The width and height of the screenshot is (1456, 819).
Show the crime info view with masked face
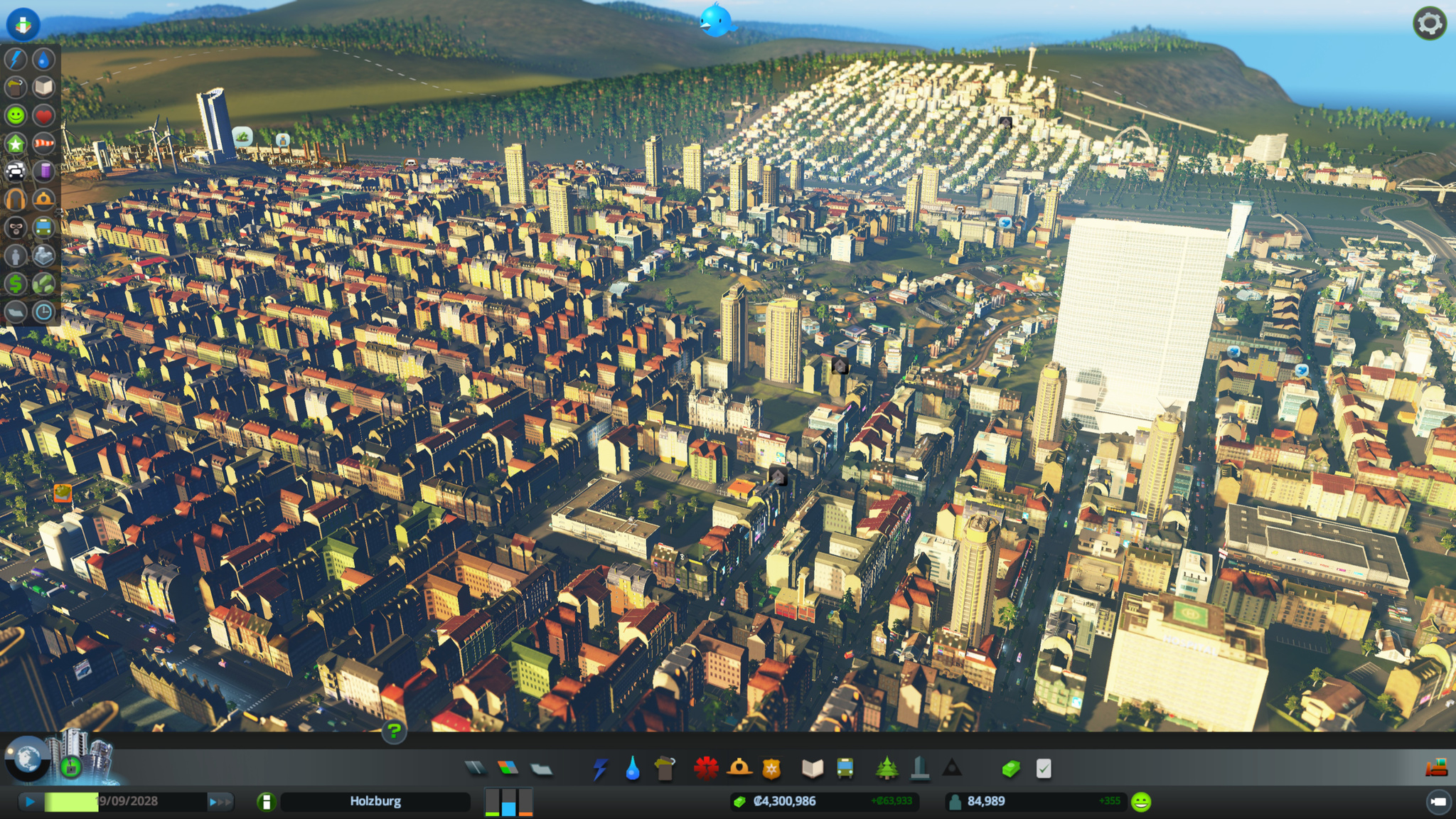(x=16, y=227)
